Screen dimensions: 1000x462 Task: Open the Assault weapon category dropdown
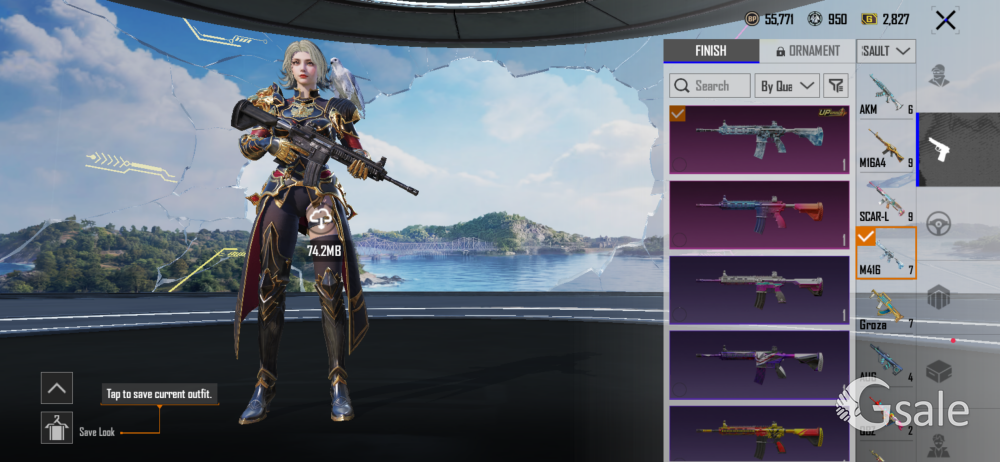886,51
